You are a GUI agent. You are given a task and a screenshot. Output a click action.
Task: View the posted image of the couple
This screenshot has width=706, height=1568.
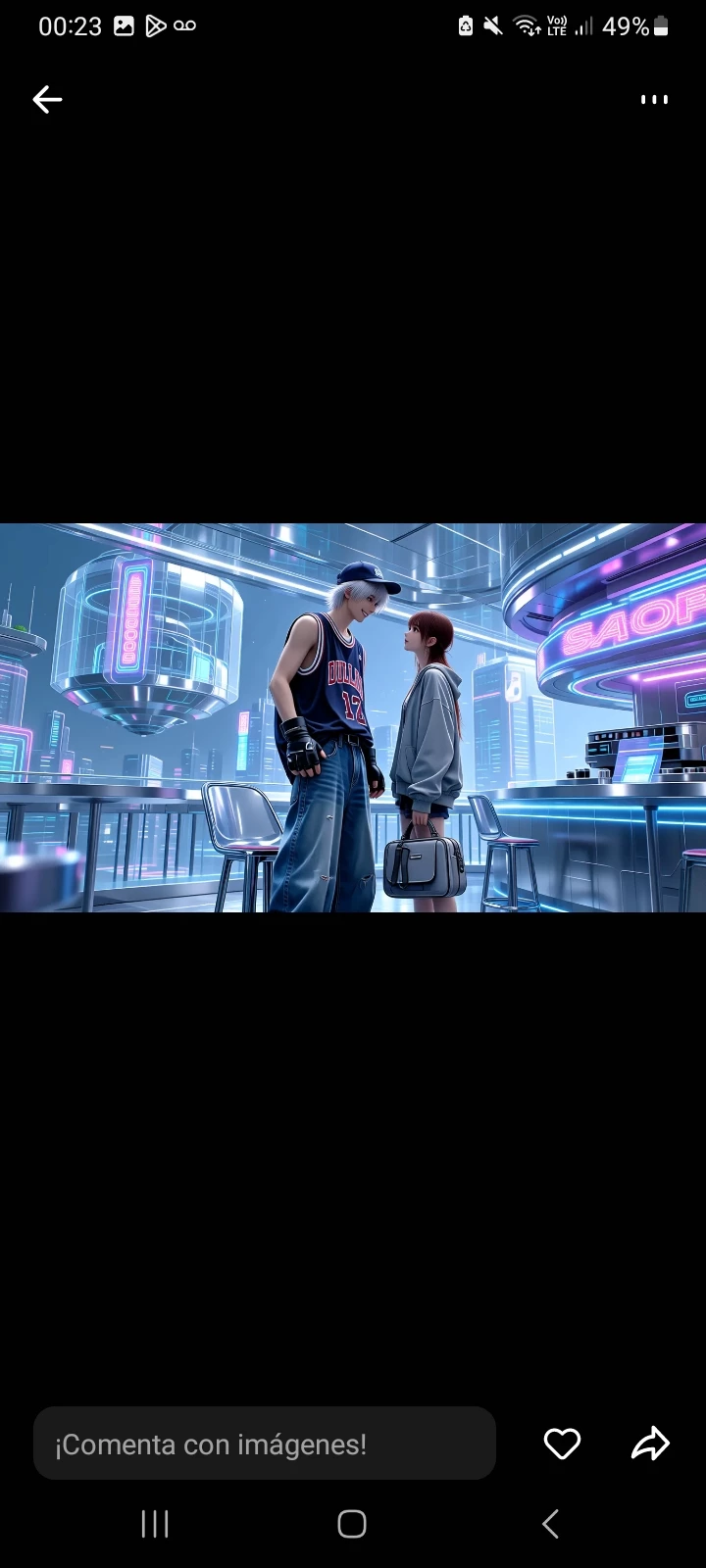coord(353,717)
